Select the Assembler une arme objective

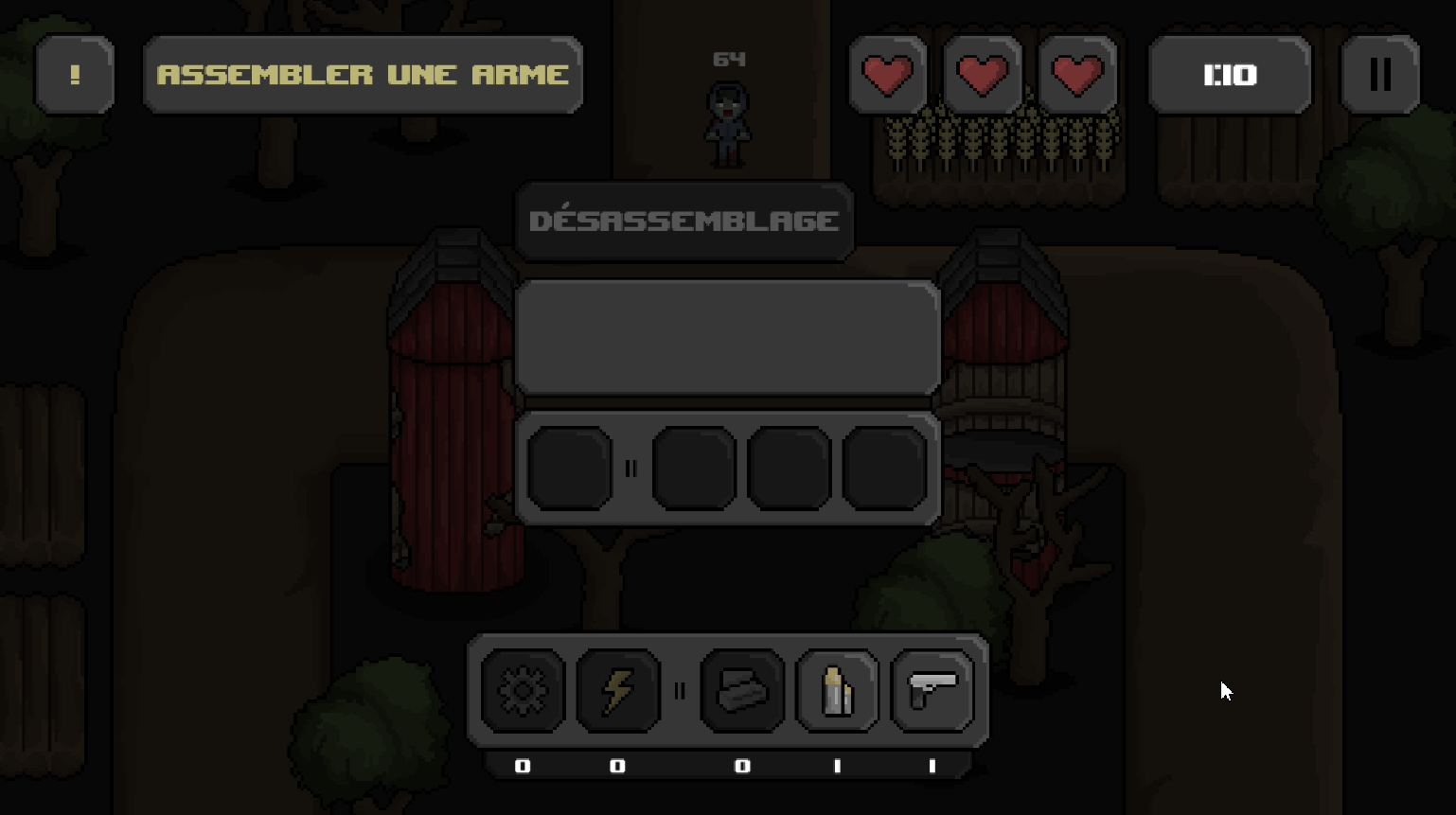pyautogui.click(x=363, y=75)
